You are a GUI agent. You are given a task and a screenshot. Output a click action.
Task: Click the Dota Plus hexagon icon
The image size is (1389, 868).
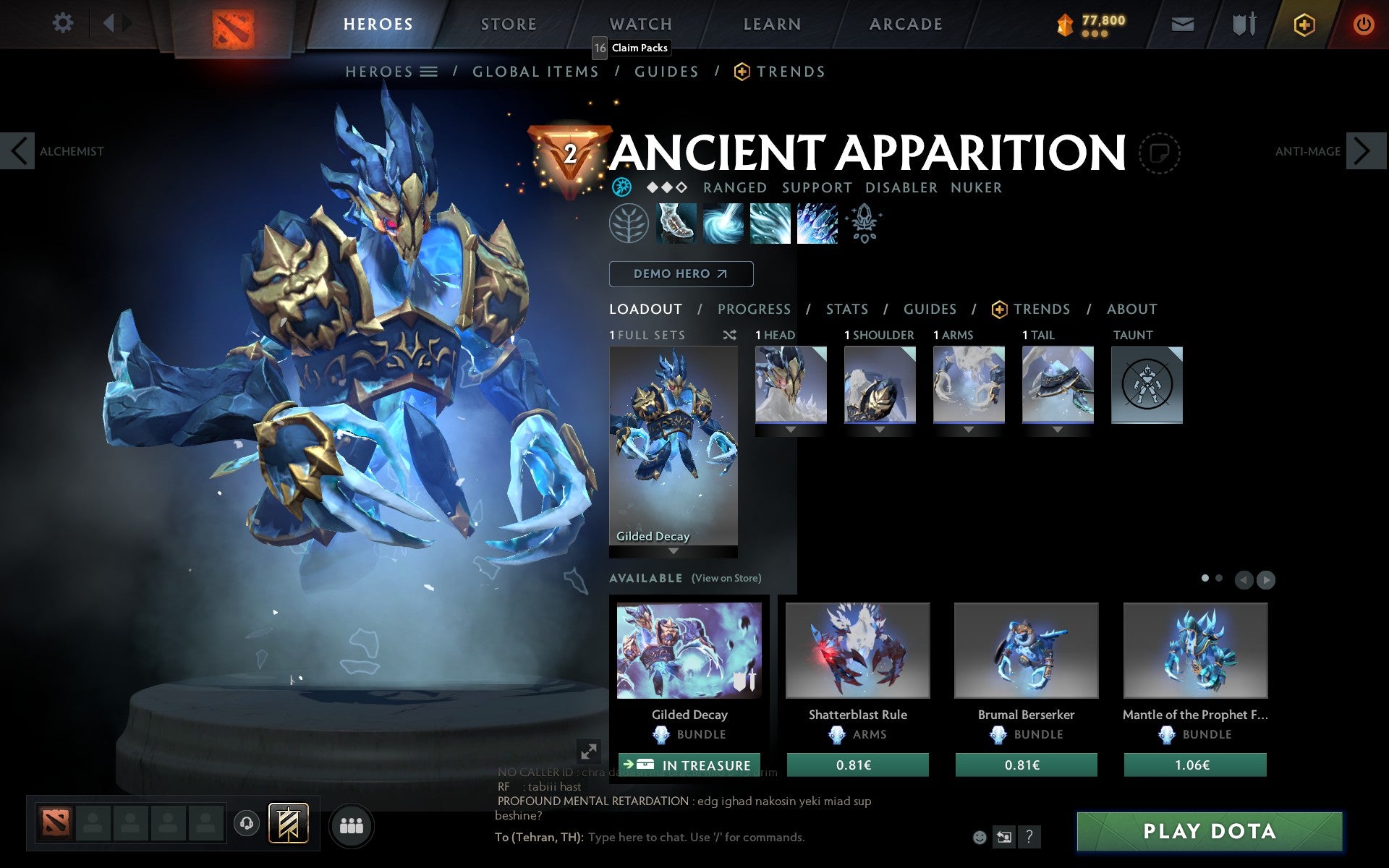tap(1304, 23)
